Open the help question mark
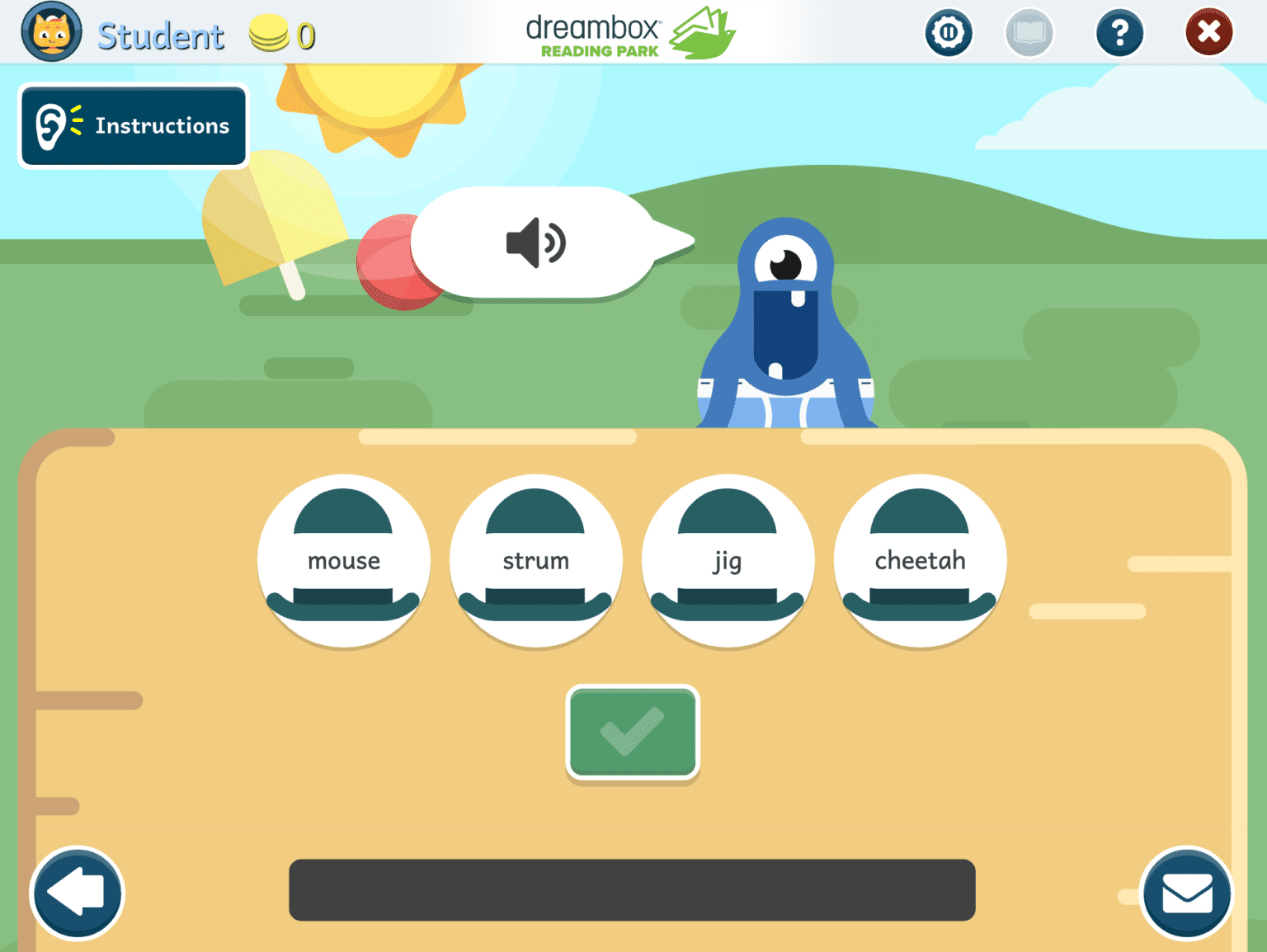 click(x=1119, y=32)
